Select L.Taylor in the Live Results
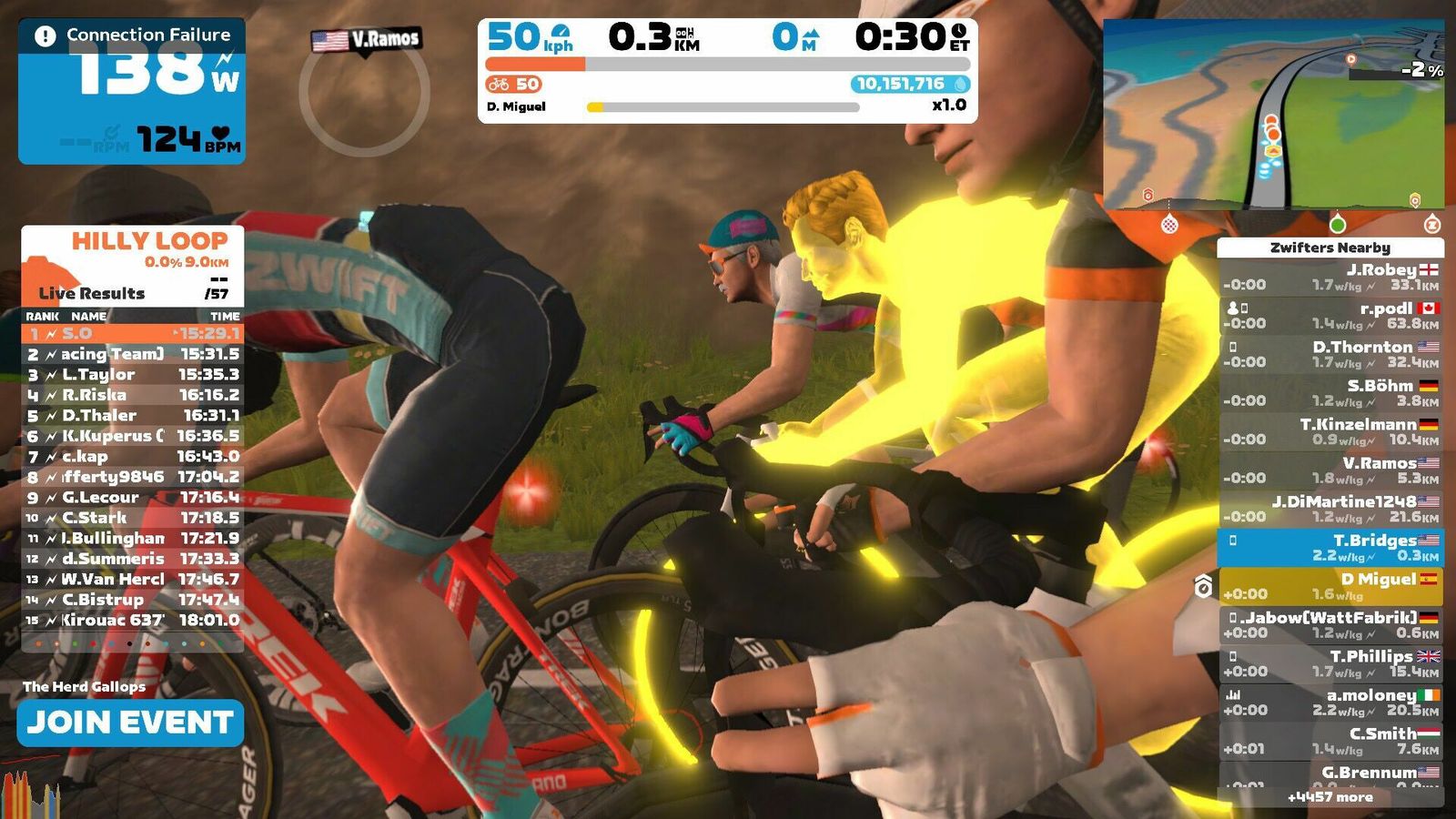The width and height of the screenshot is (1456, 819). point(133,375)
